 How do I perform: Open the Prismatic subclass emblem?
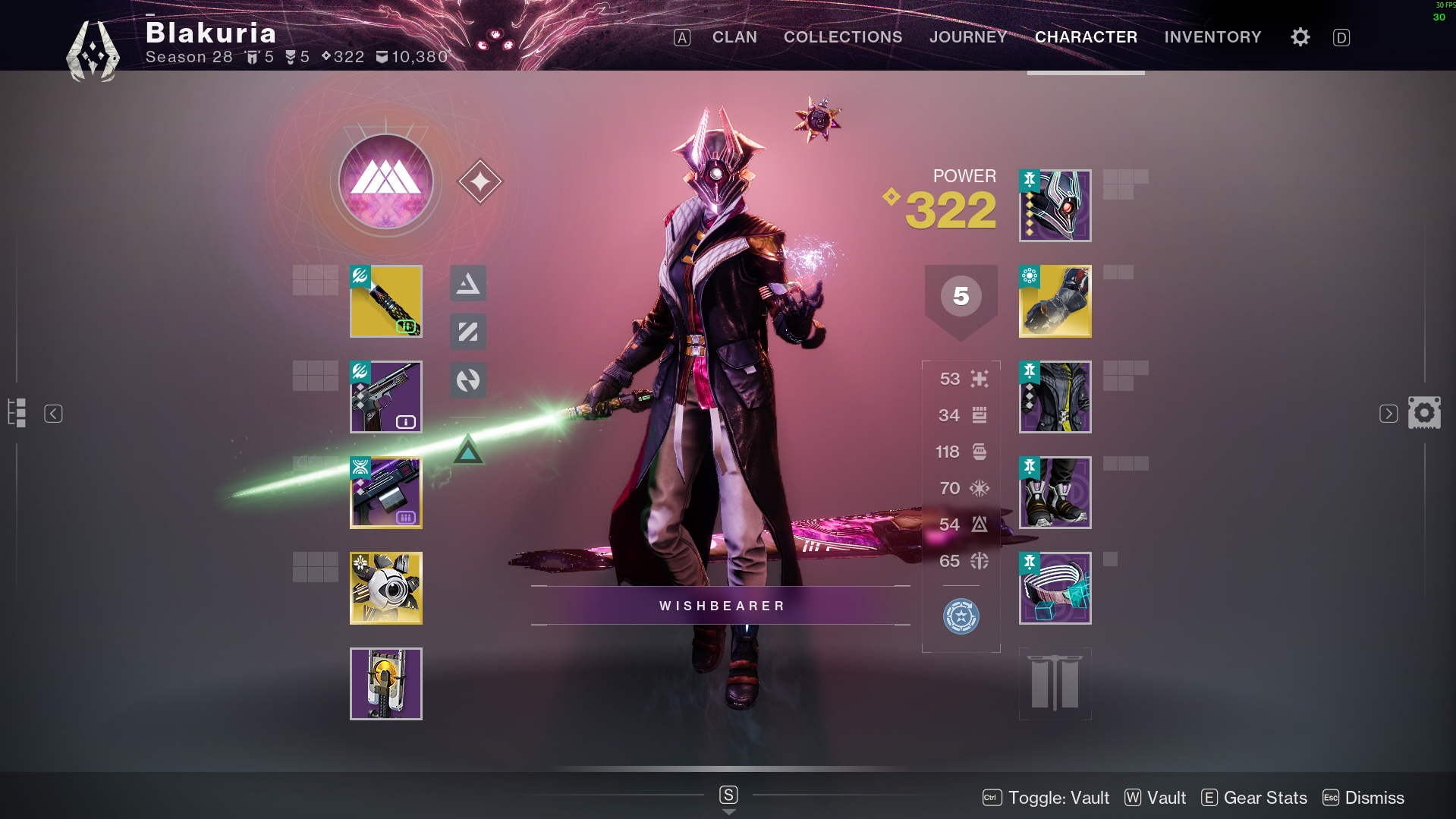385,182
